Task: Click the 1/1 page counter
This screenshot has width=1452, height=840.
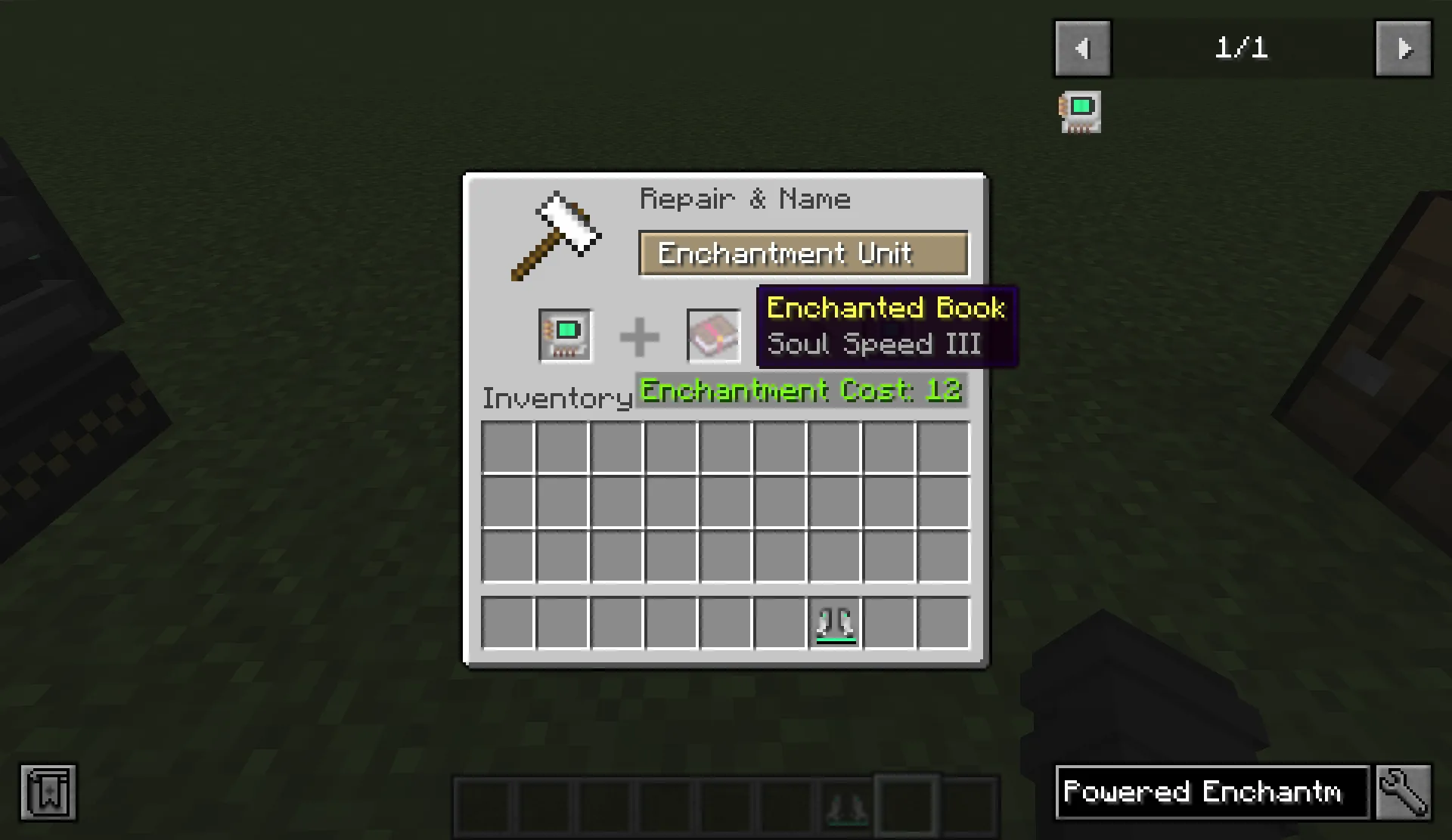Action: 1243,48
